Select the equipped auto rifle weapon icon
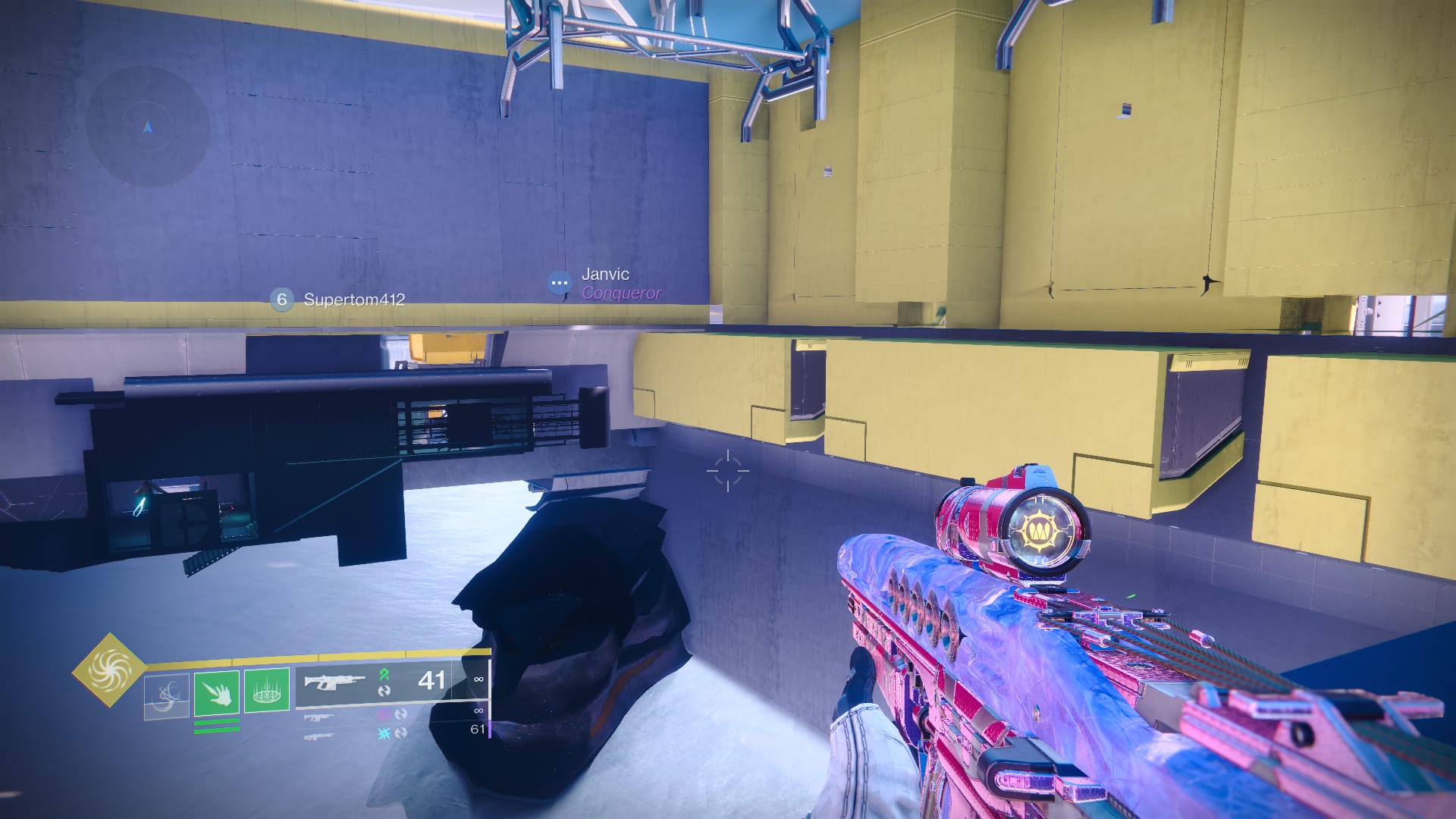1456x819 pixels. tap(334, 682)
